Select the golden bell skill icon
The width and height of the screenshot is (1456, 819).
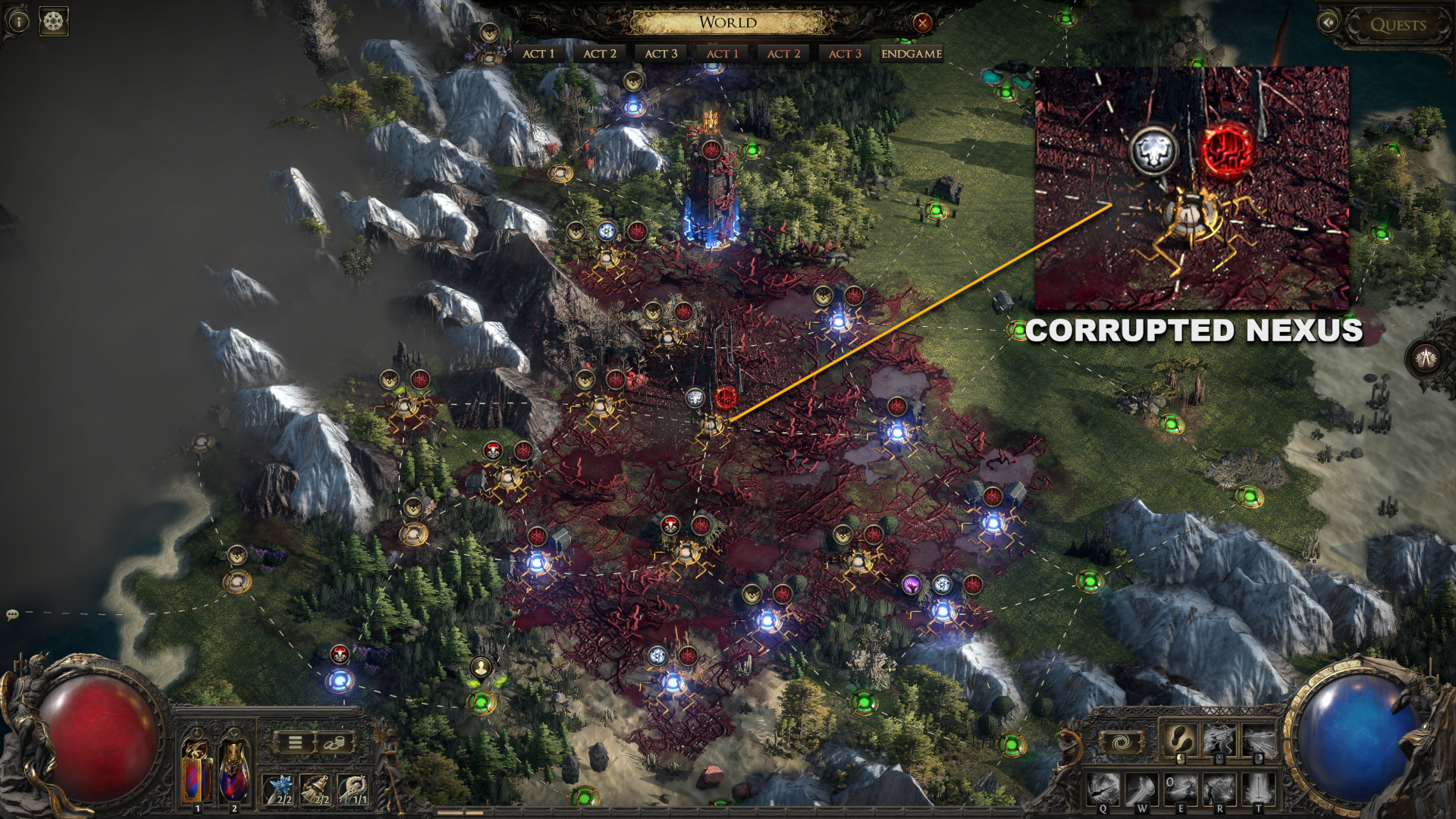coord(318,789)
